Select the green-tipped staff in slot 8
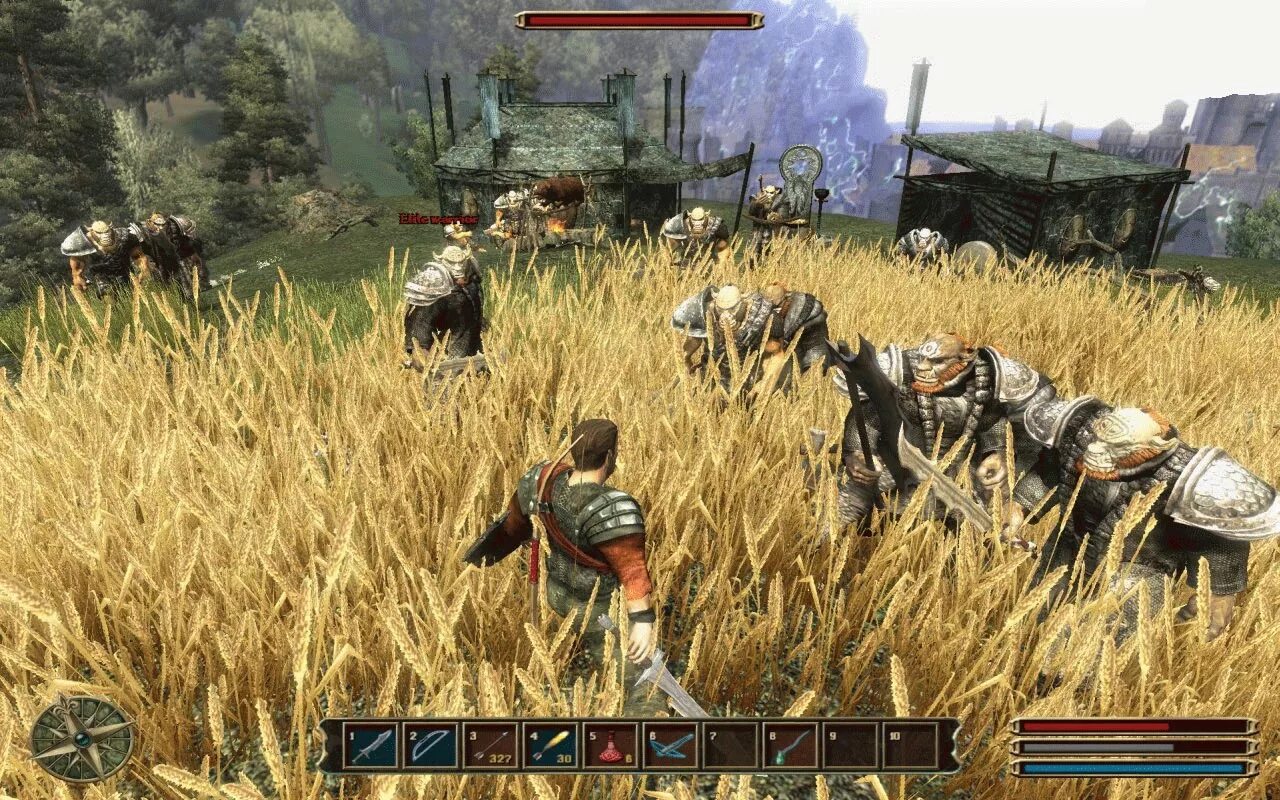1280x800 pixels. [790, 746]
